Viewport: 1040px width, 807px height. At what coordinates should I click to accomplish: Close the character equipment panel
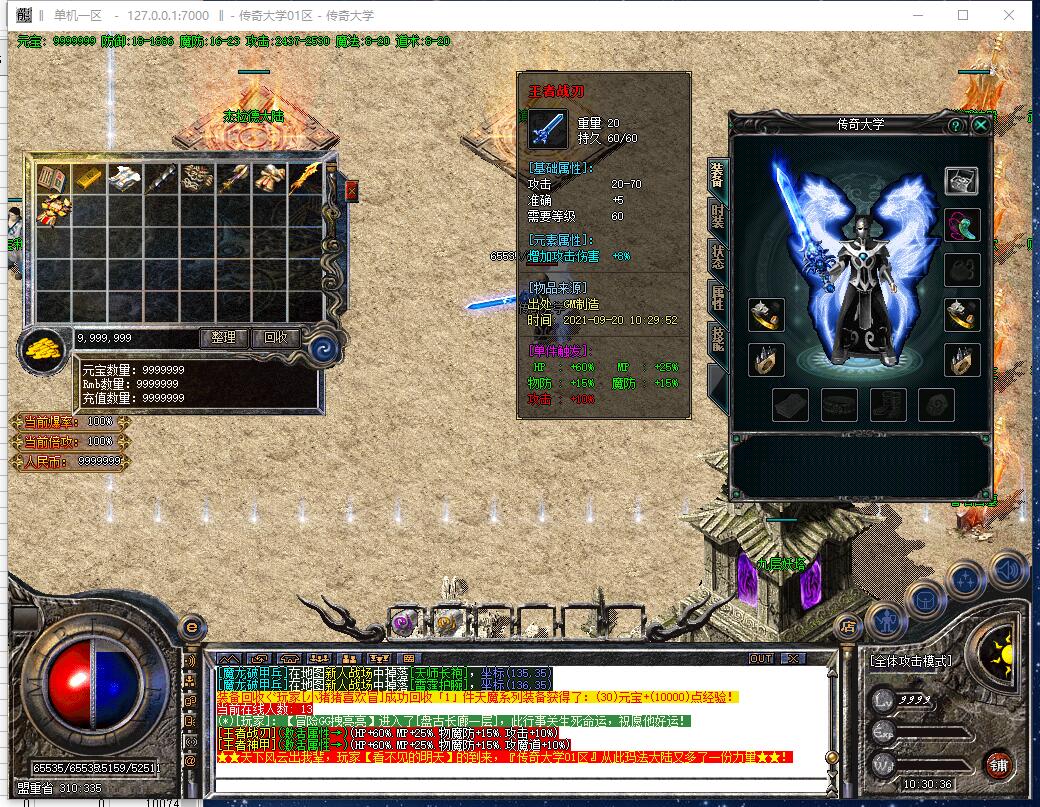click(981, 125)
